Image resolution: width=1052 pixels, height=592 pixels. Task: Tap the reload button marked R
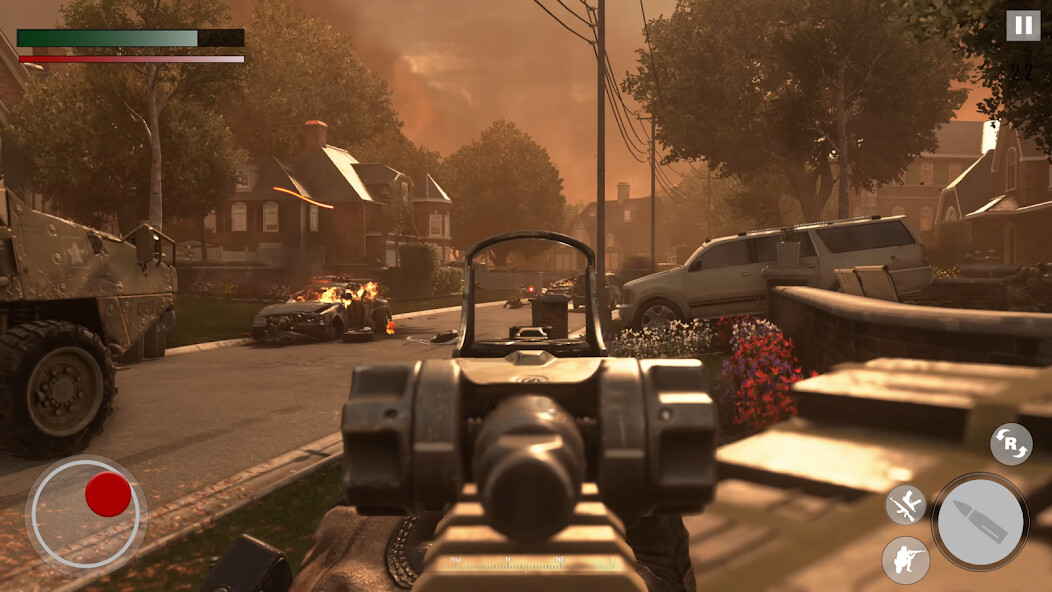(x=1011, y=444)
